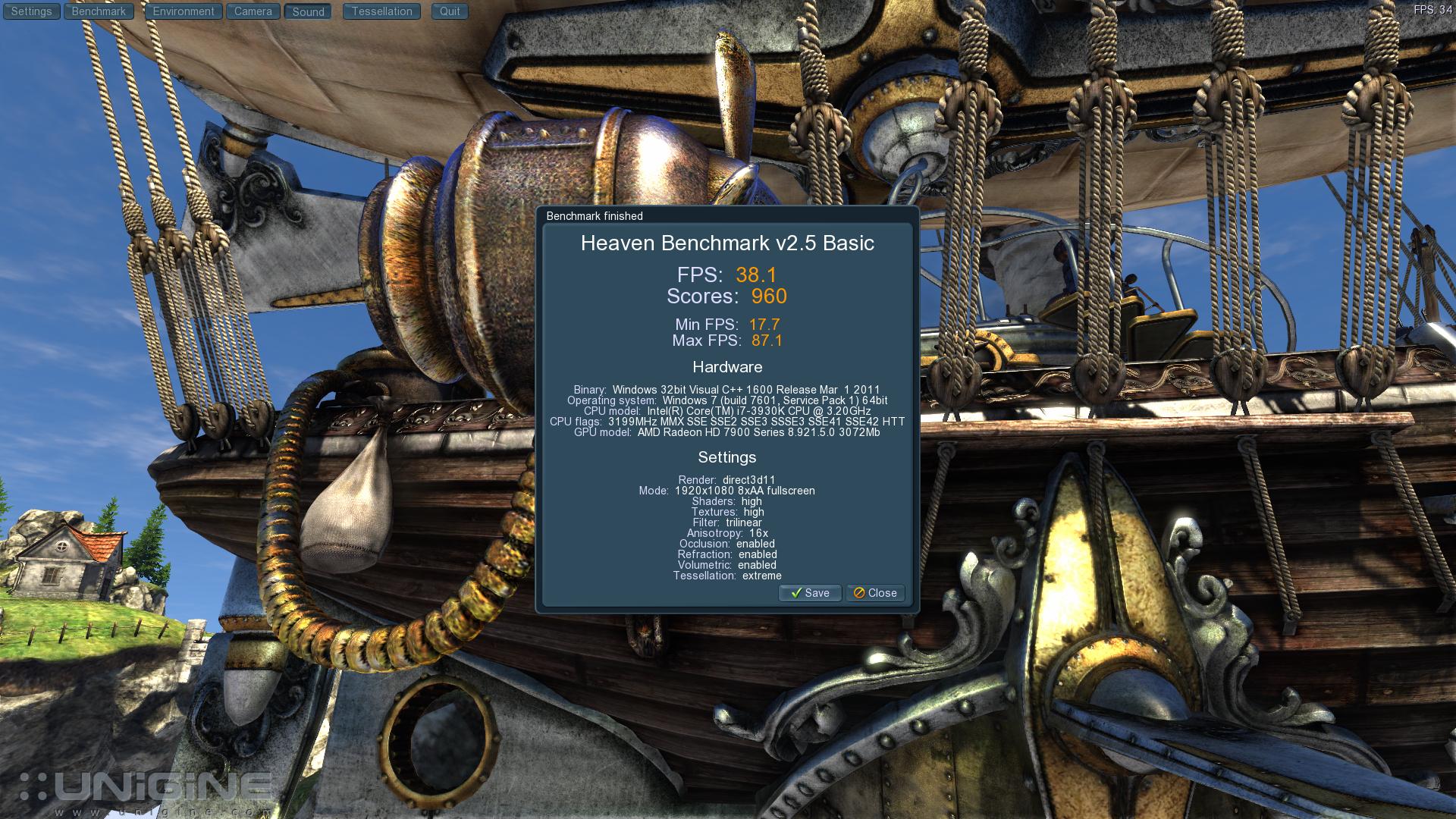The image size is (1456, 819).
Task: Quit the Heaven benchmark
Action: click(450, 11)
